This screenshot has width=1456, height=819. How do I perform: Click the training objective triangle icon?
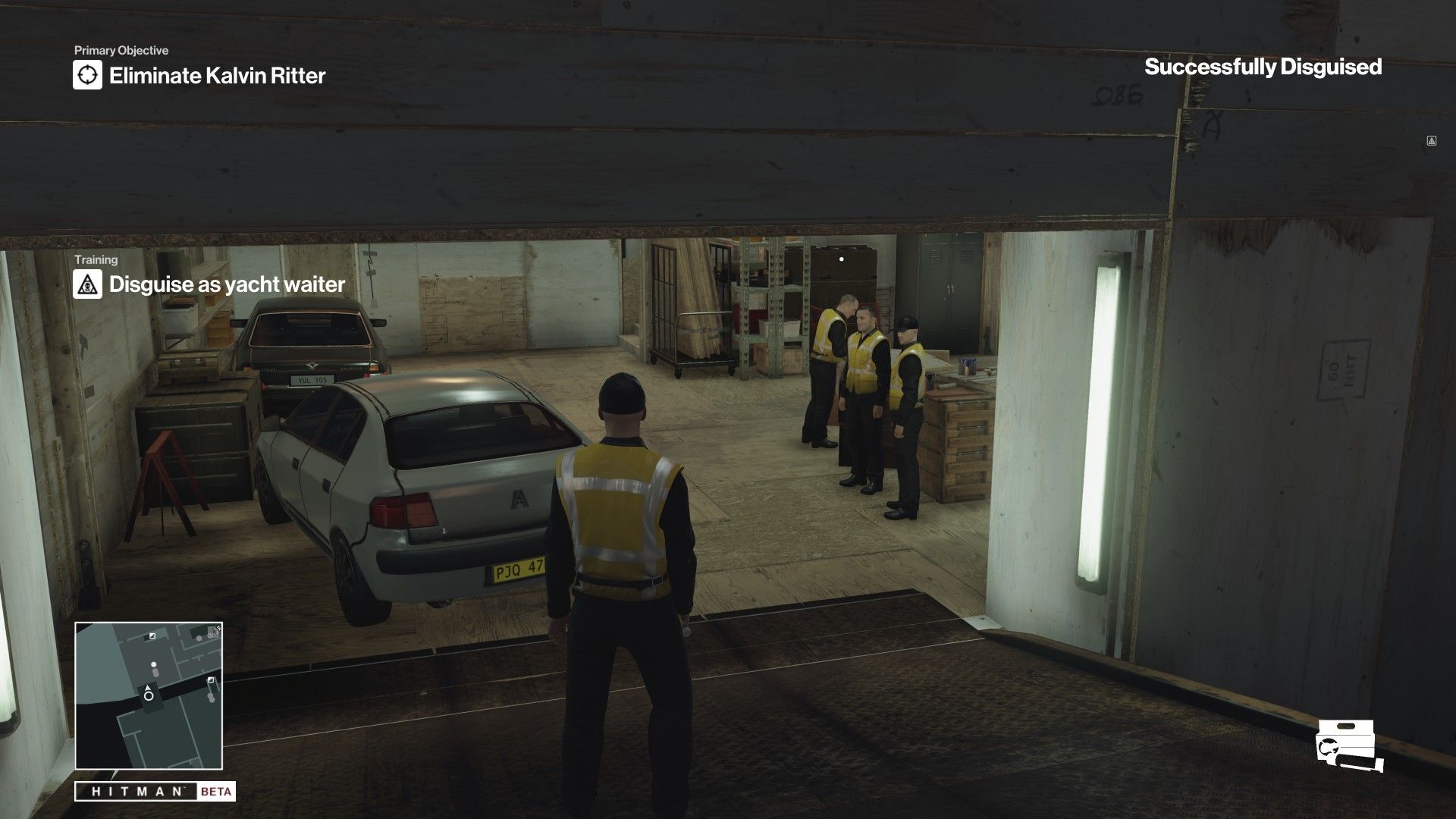click(87, 284)
